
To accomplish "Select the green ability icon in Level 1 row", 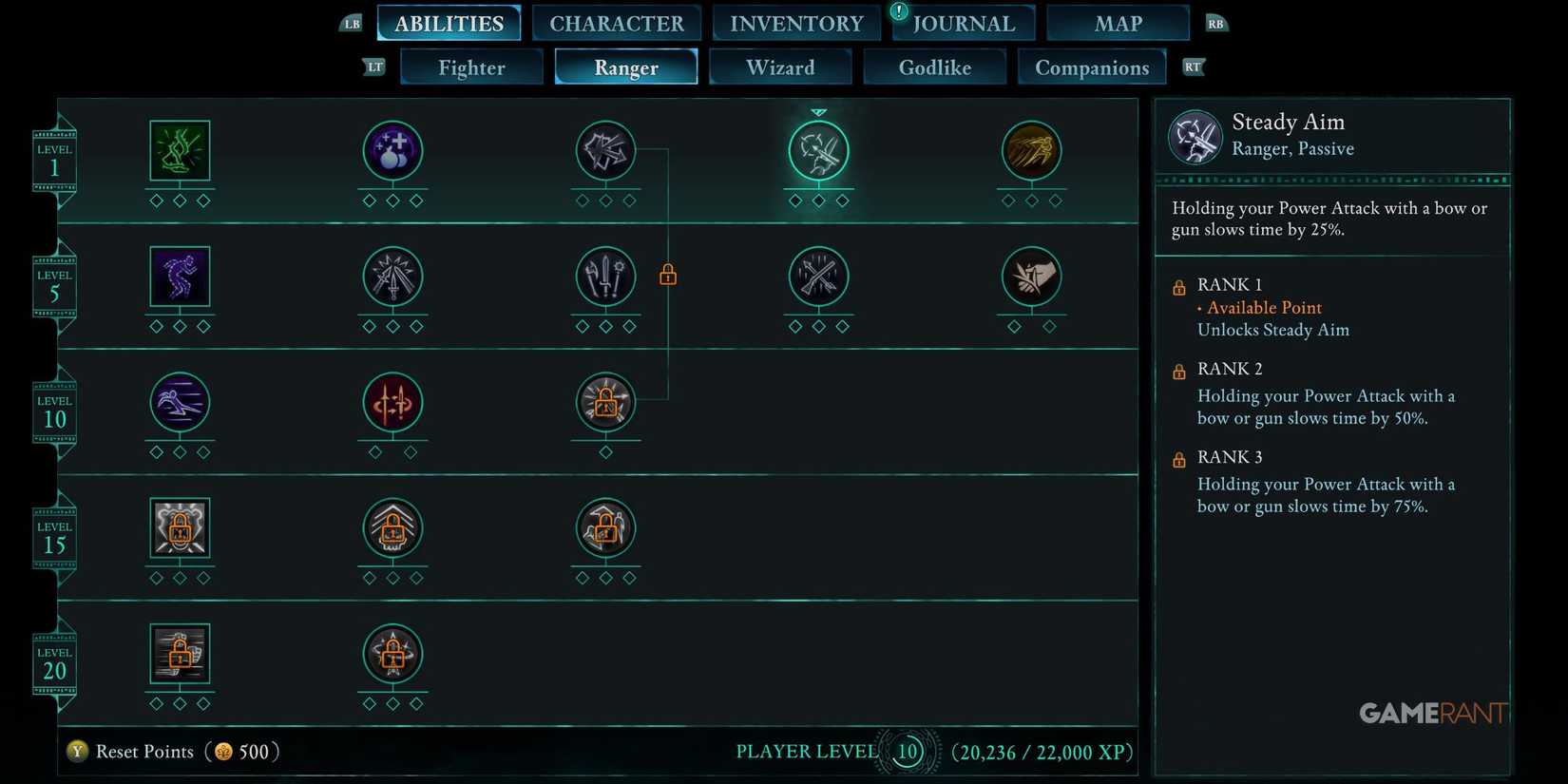I will [x=179, y=152].
